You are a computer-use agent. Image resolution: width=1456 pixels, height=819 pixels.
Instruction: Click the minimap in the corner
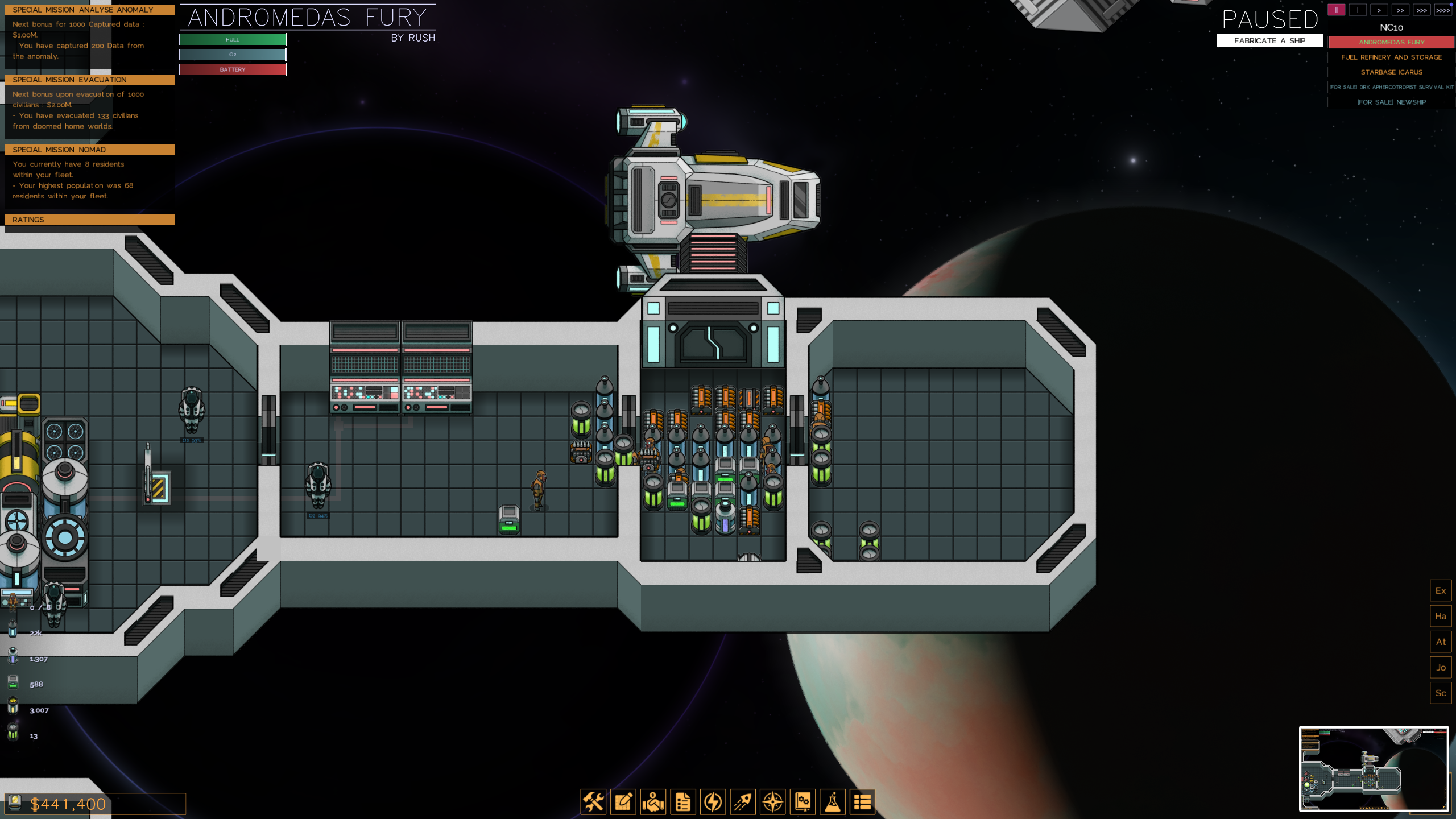(x=1374, y=768)
